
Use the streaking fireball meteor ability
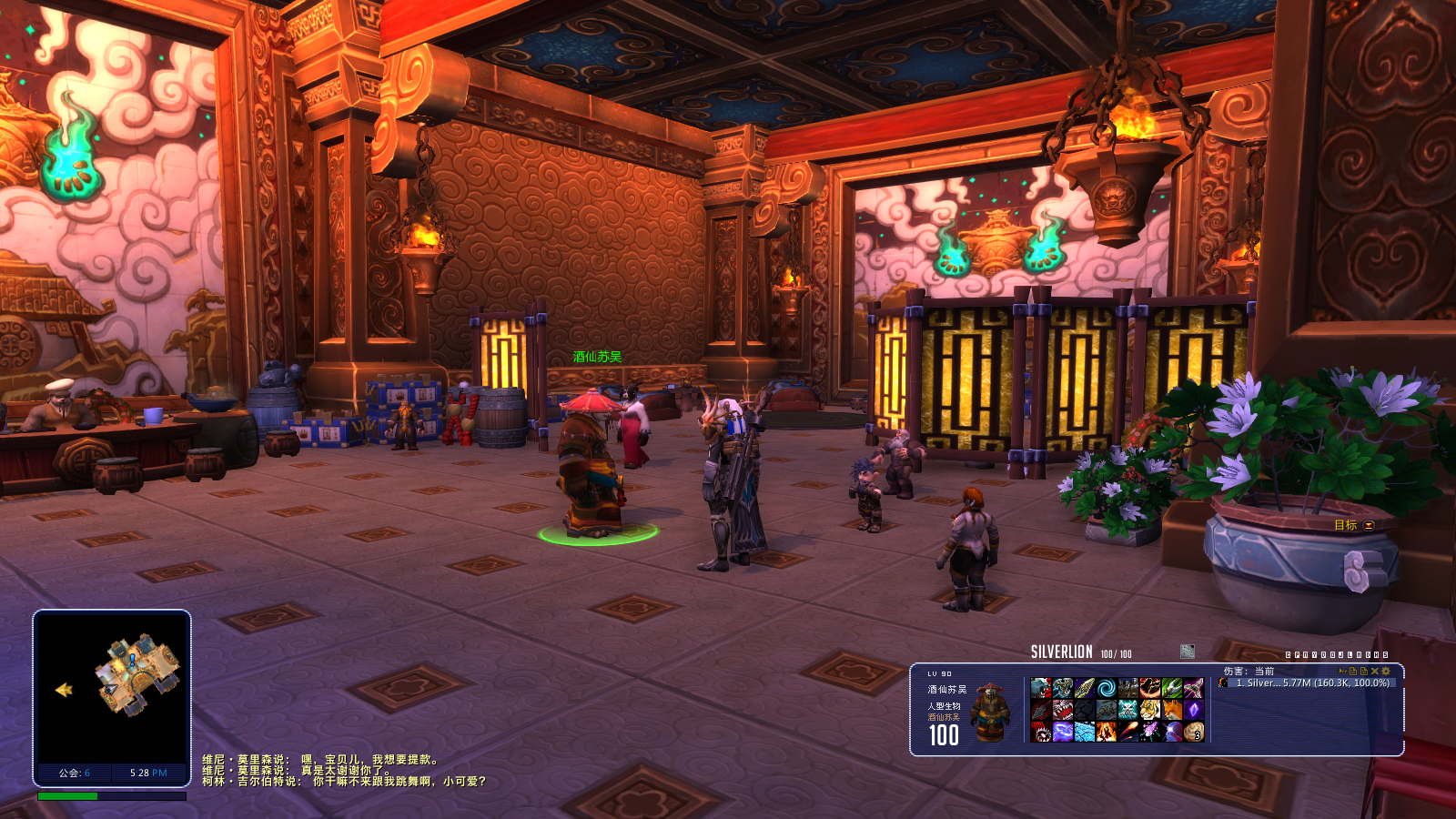(x=1128, y=732)
